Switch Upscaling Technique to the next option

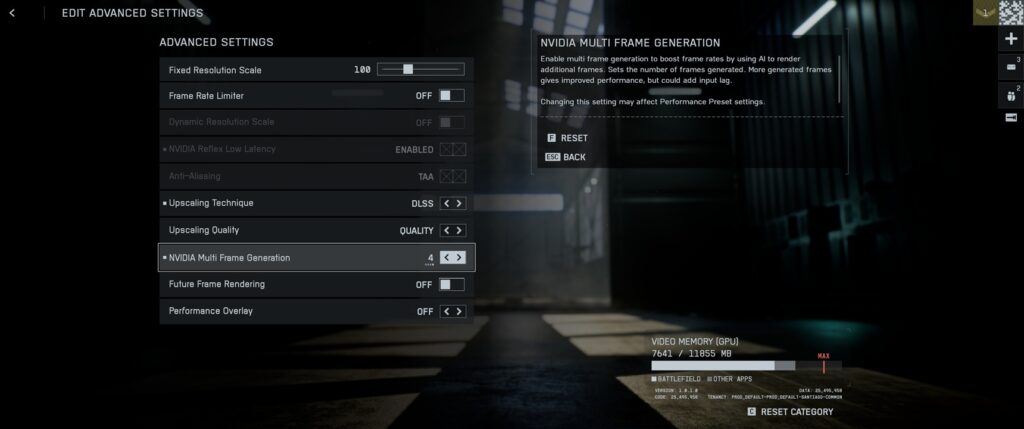tap(460, 203)
